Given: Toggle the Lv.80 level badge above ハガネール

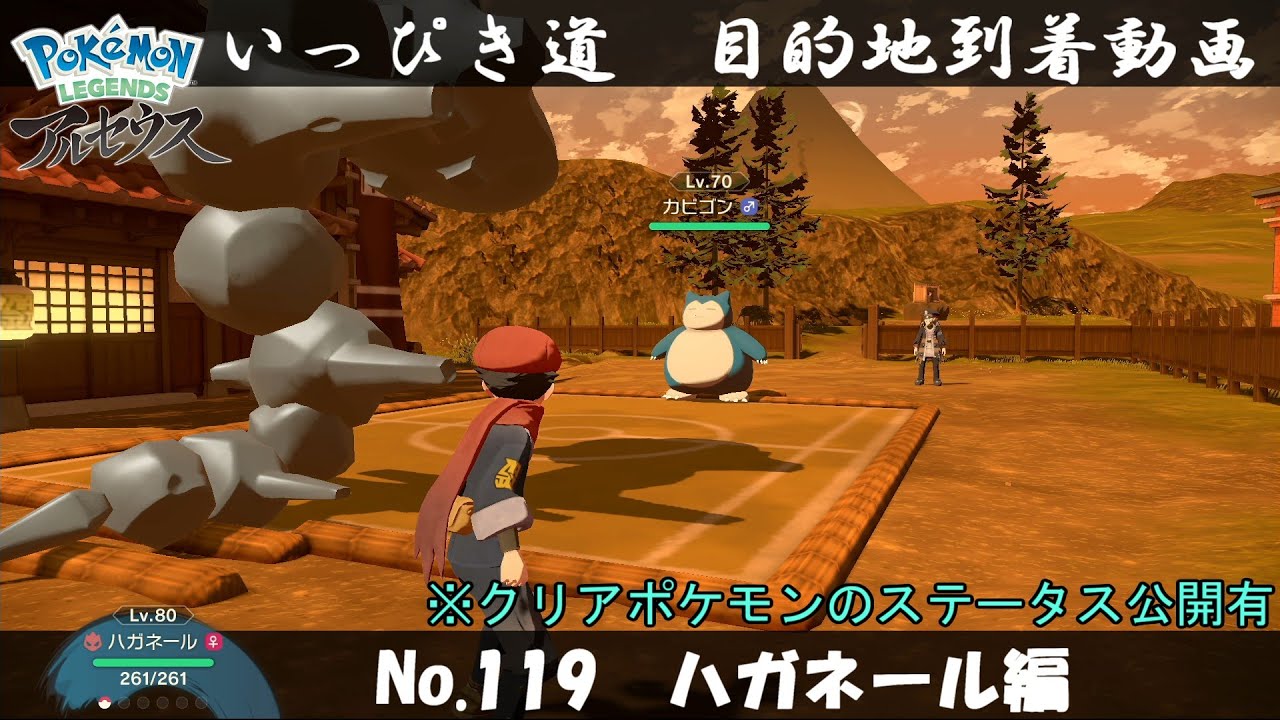Looking at the screenshot, I should click(151, 614).
